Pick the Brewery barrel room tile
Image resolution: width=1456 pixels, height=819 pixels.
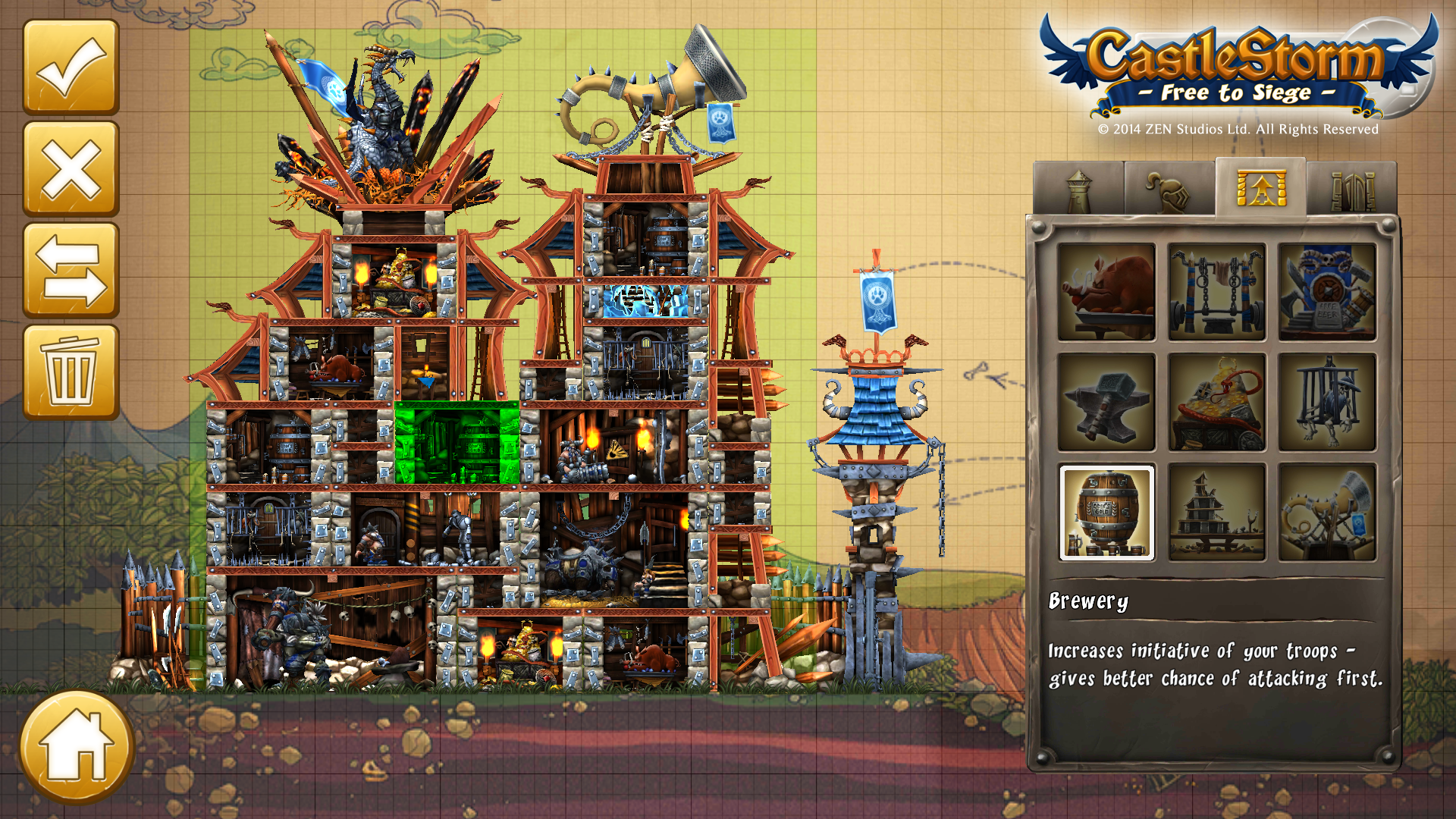tap(1106, 513)
